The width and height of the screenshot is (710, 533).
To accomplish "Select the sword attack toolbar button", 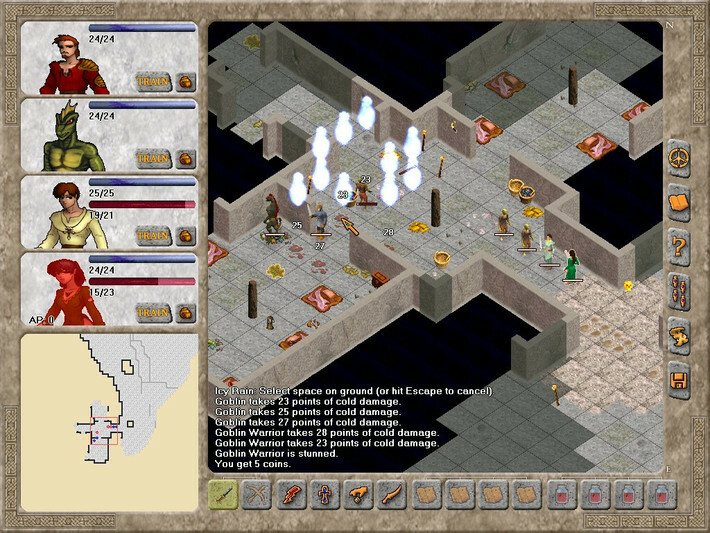I will [224, 495].
